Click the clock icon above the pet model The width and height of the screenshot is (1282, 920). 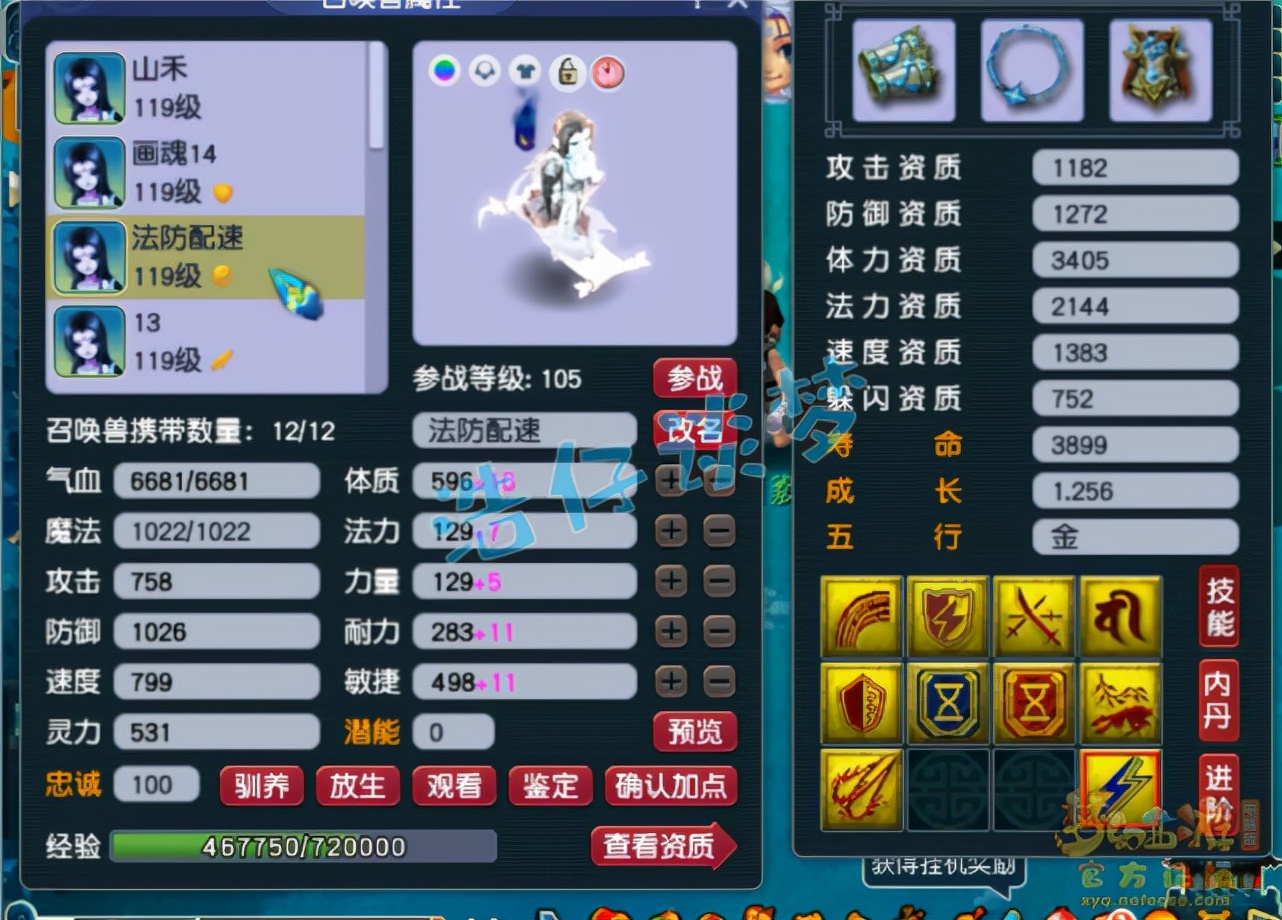point(609,72)
